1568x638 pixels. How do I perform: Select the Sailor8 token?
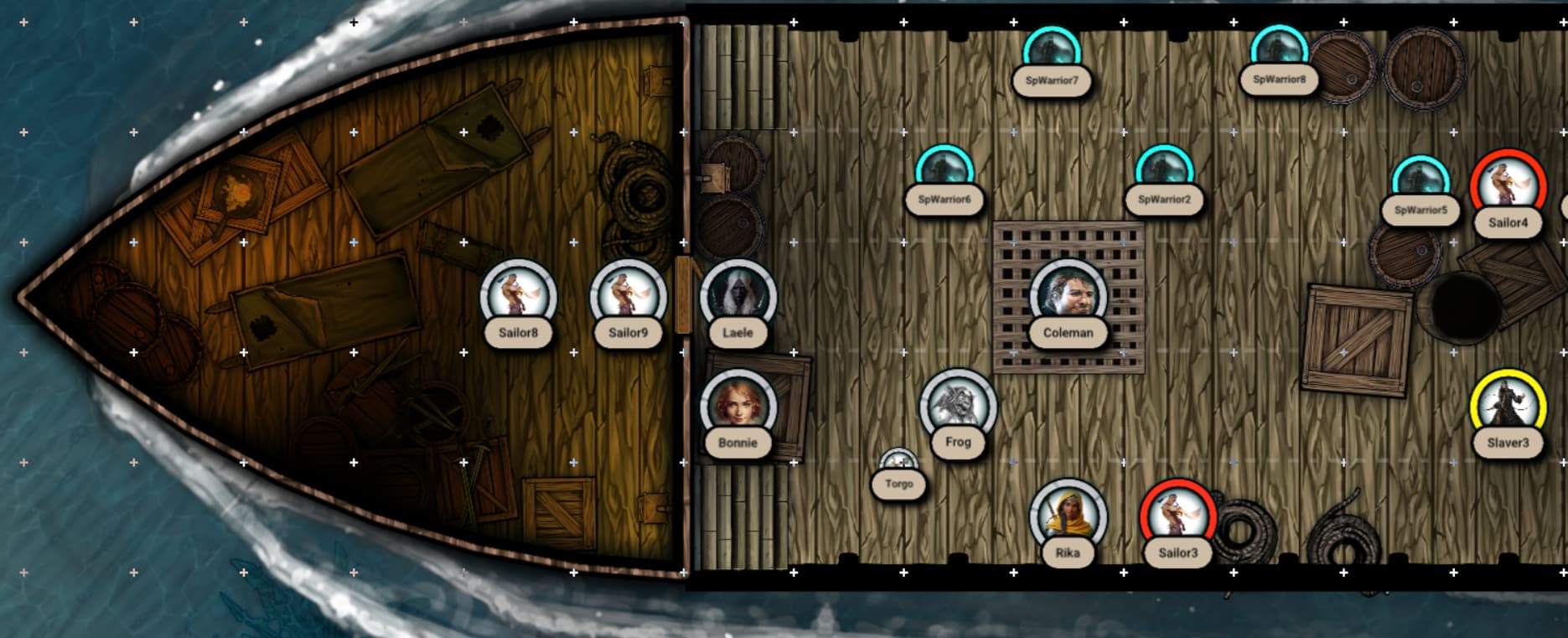point(518,297)
